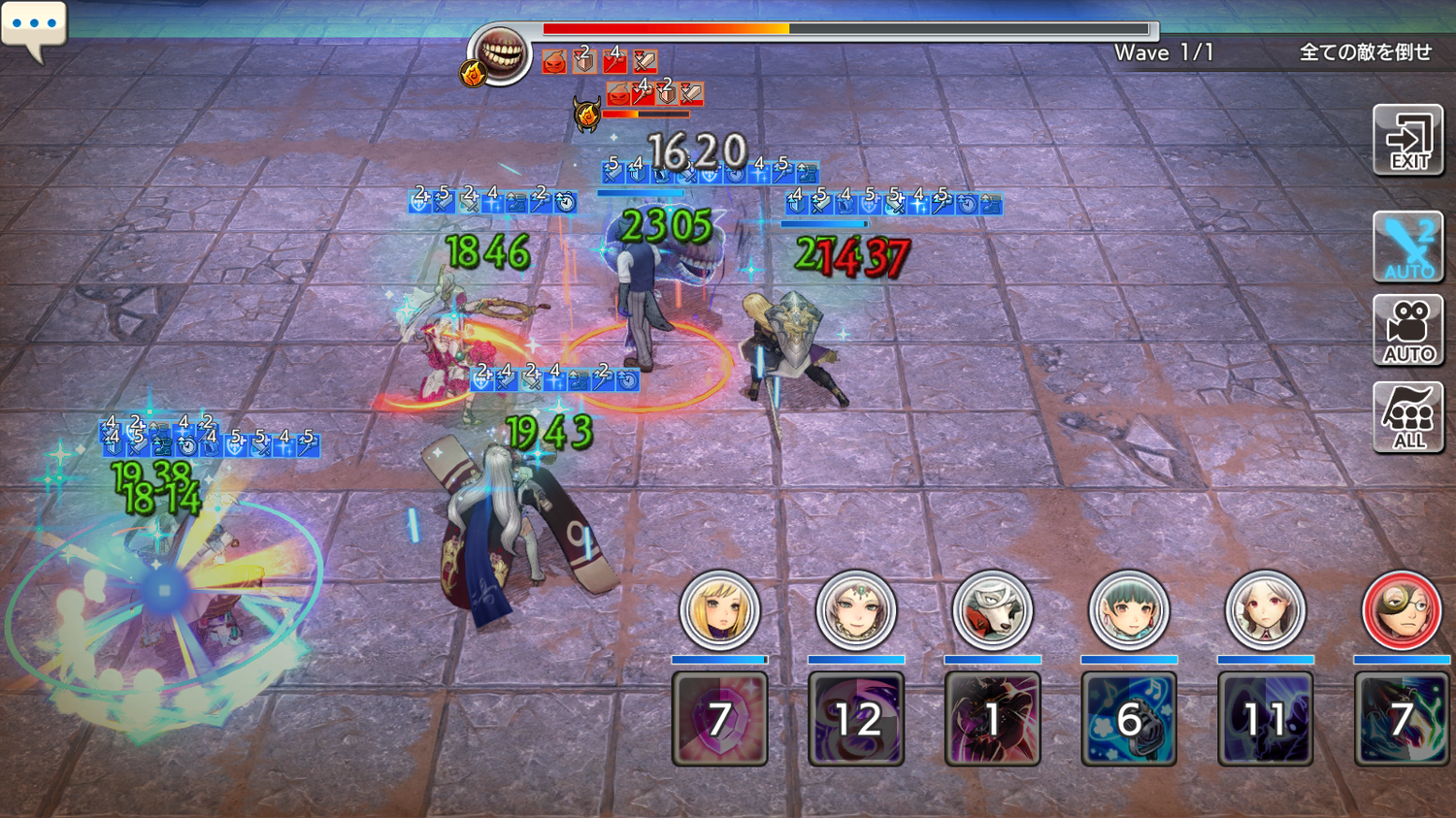The width and height of the screenshot is (1456, 818).
Task: Use the teal swirl skill showing 7
Action: point(1401,719)
